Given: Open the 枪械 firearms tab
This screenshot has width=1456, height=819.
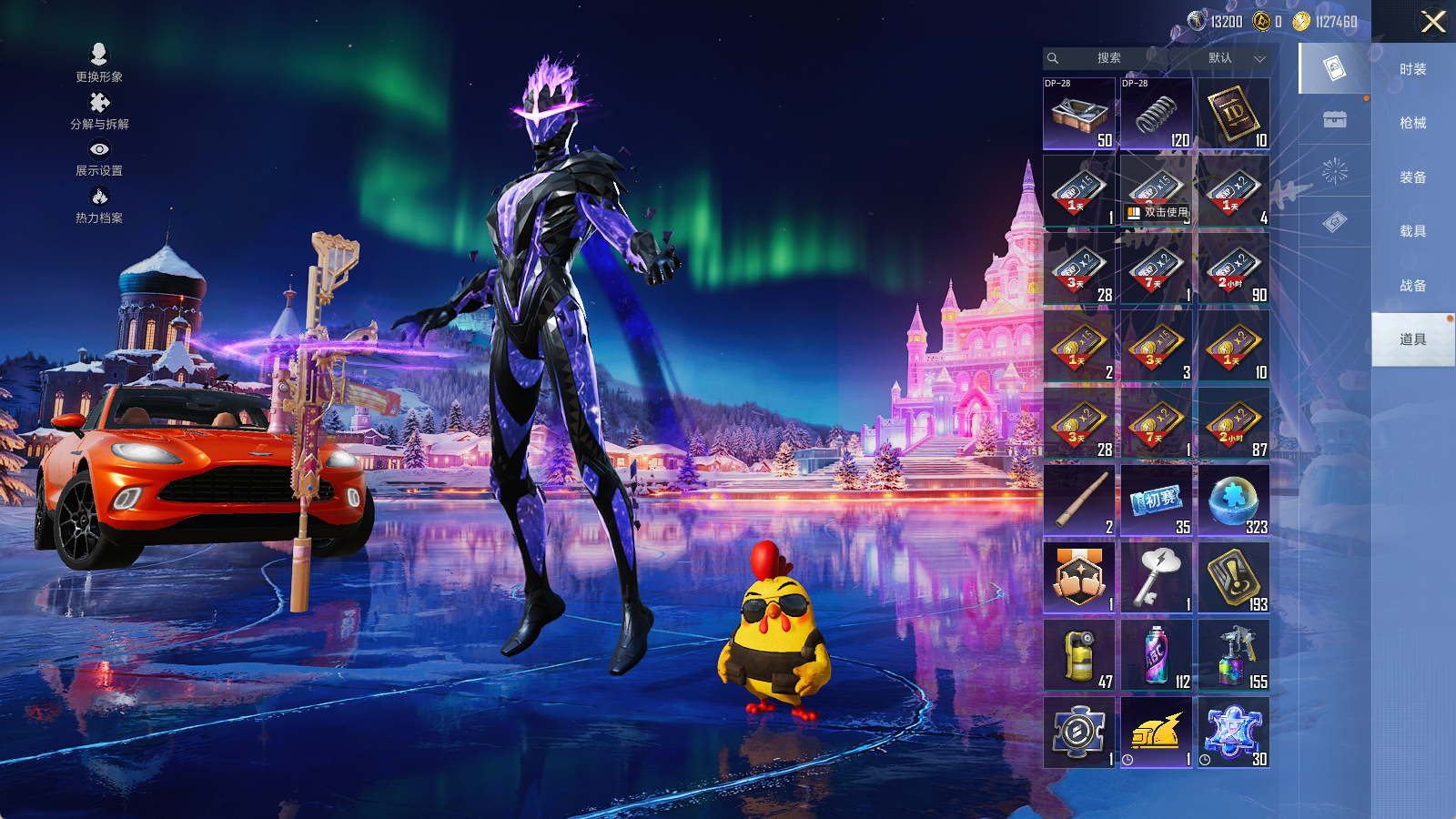Looking at the screenshot, I should coord(1412,123).
